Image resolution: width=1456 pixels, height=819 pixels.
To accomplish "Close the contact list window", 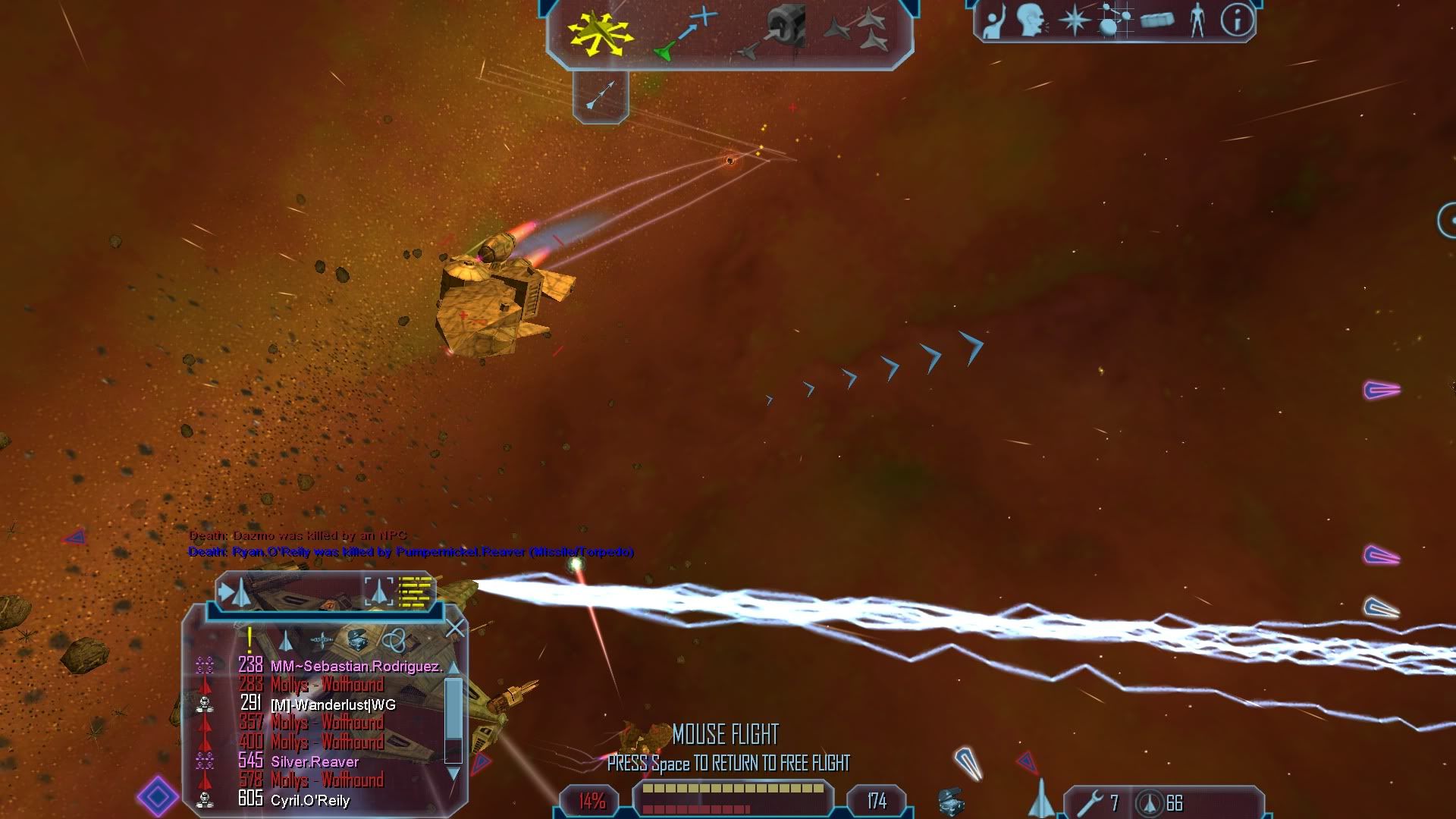I will tap(455, 628).
